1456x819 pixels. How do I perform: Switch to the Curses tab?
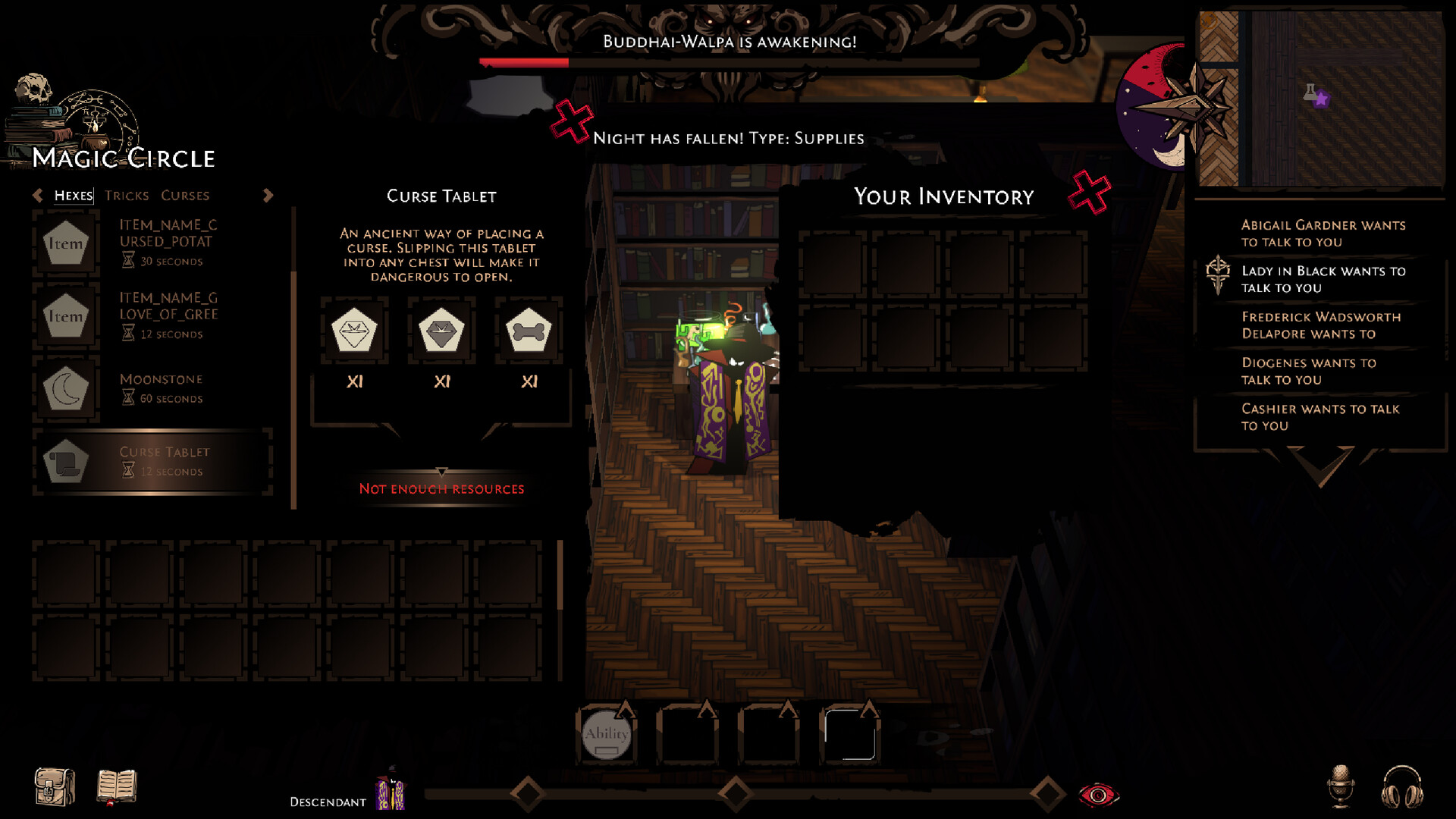pyautogui.click(x=184, y=195)
